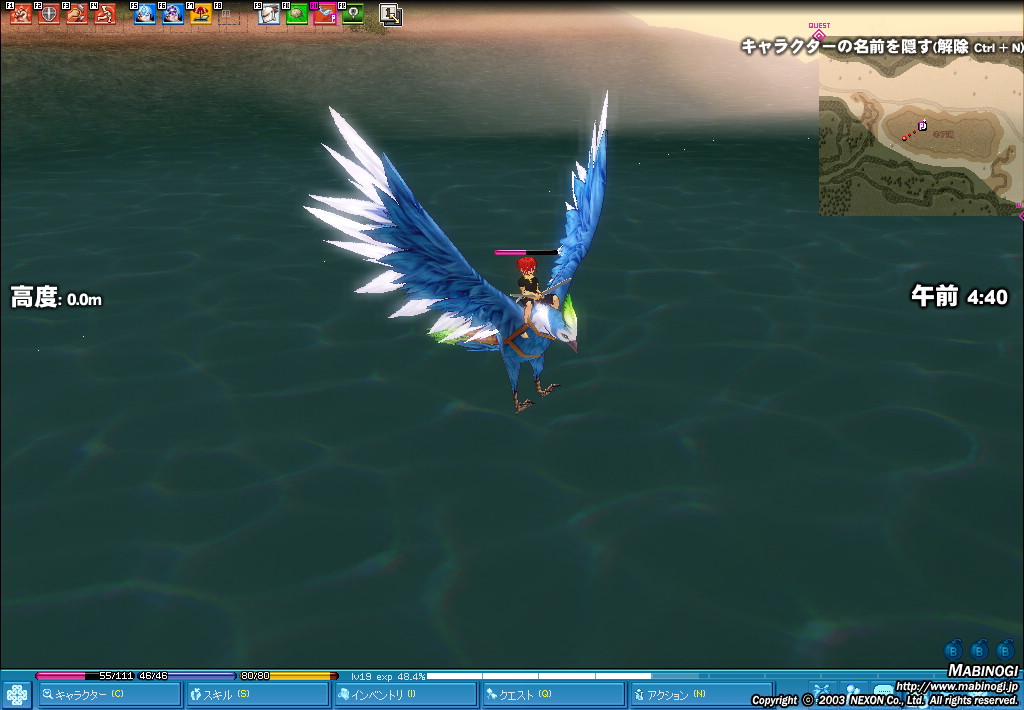Activate the F3 hammer-strike skill
The image size is (1024, 710).
pyautogui.click(x=76, y=14)
